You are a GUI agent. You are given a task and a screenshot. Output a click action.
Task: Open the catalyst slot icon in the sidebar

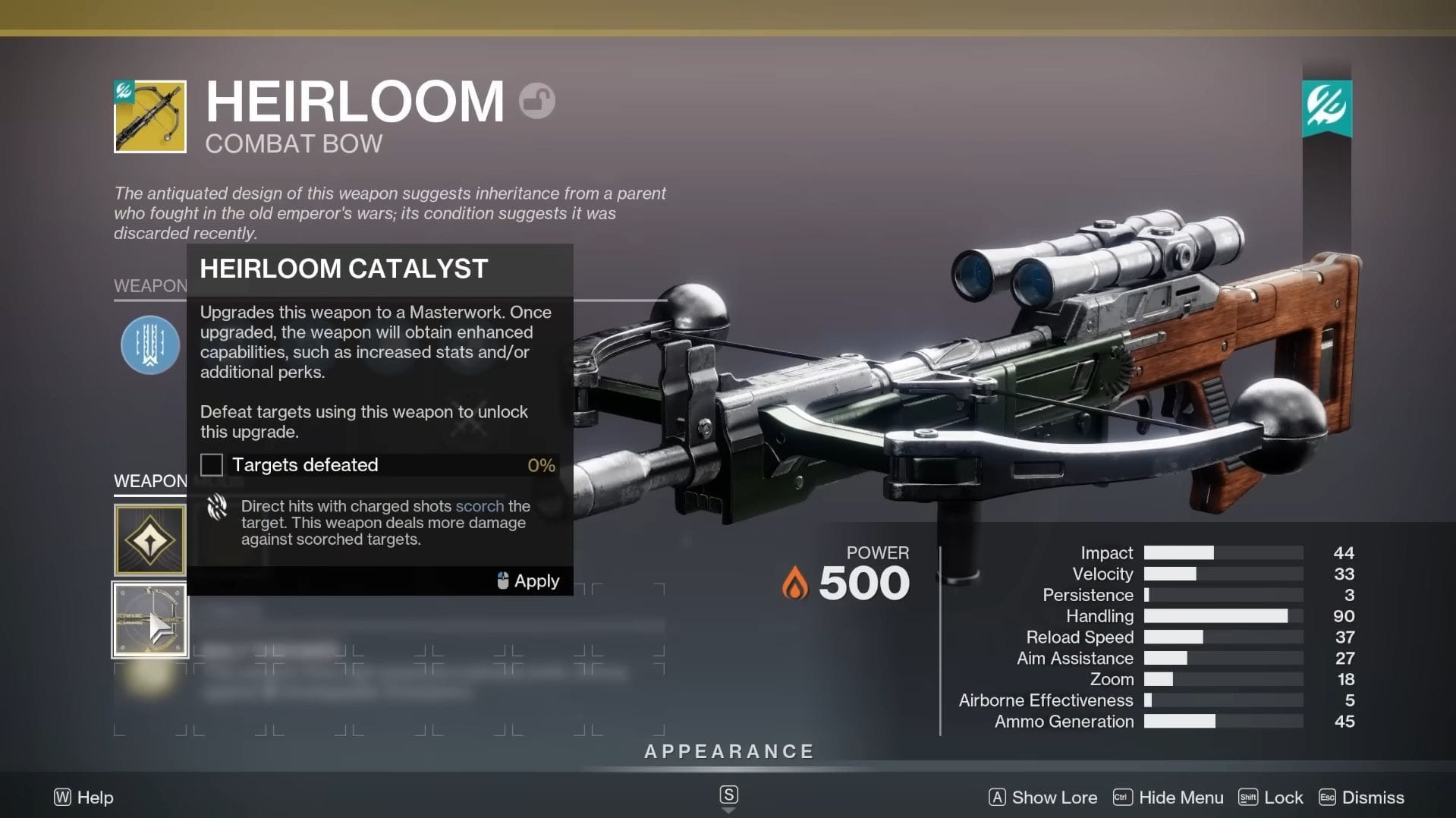pyautogui.click(x=149, y=619)
